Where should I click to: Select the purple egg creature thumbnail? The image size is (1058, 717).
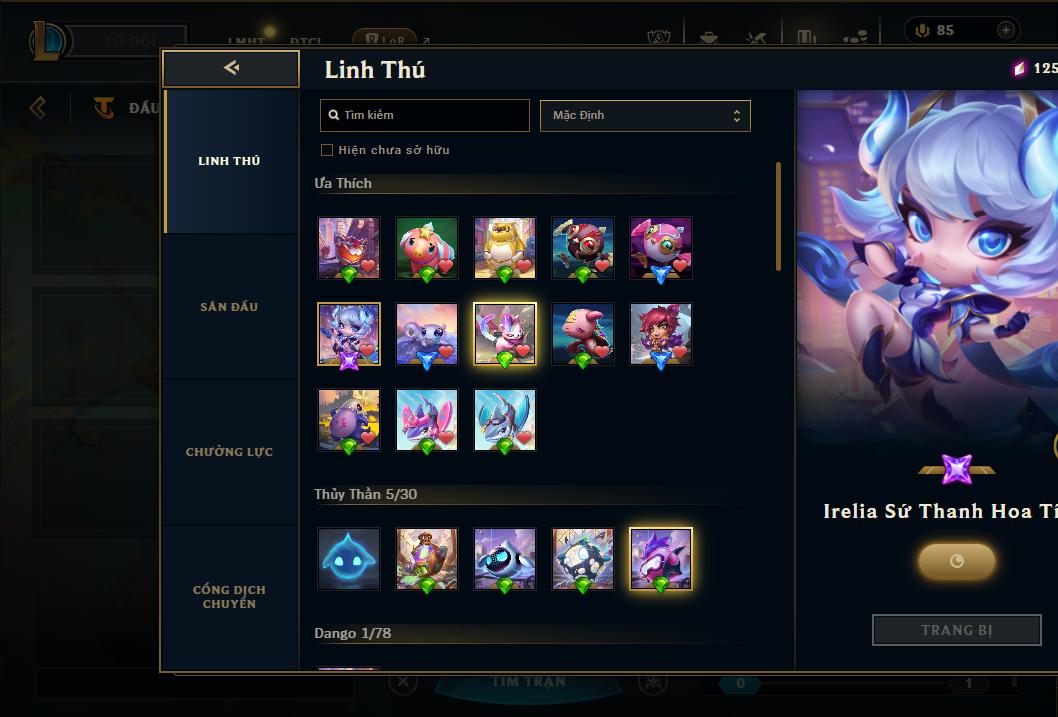tap(349, 420)
